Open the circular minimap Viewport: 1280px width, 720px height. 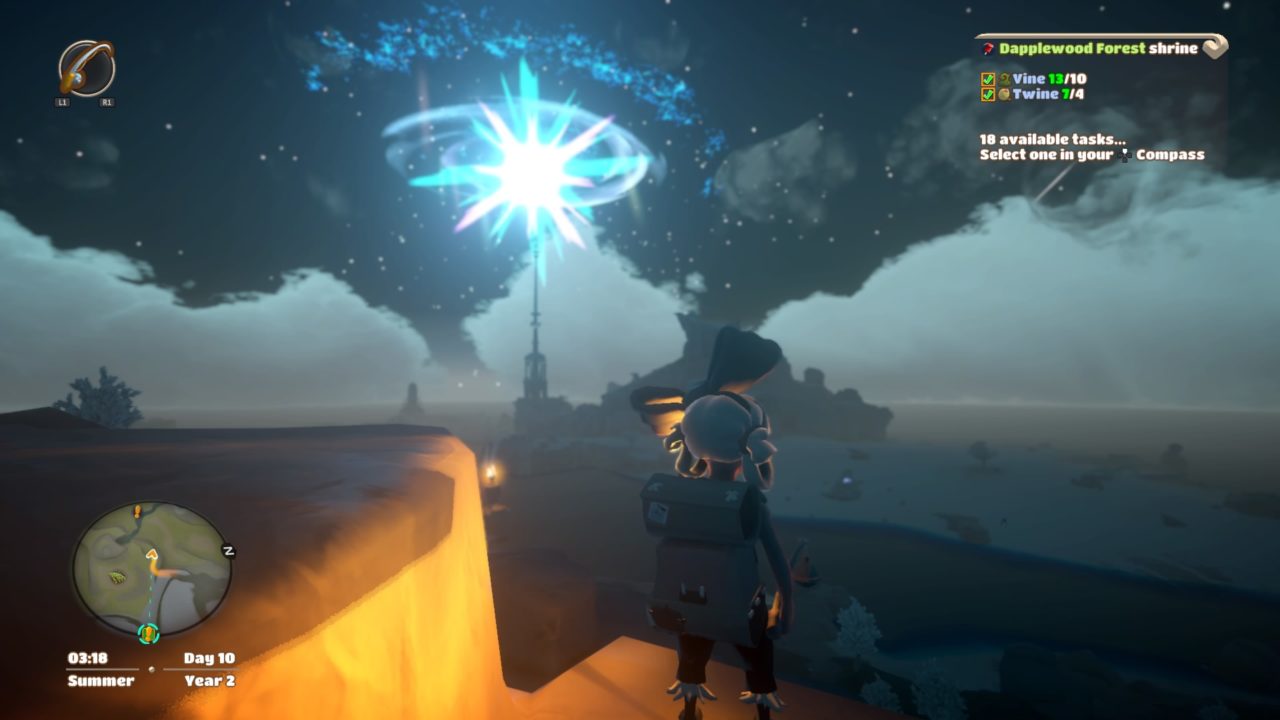[x=151, y=568]
